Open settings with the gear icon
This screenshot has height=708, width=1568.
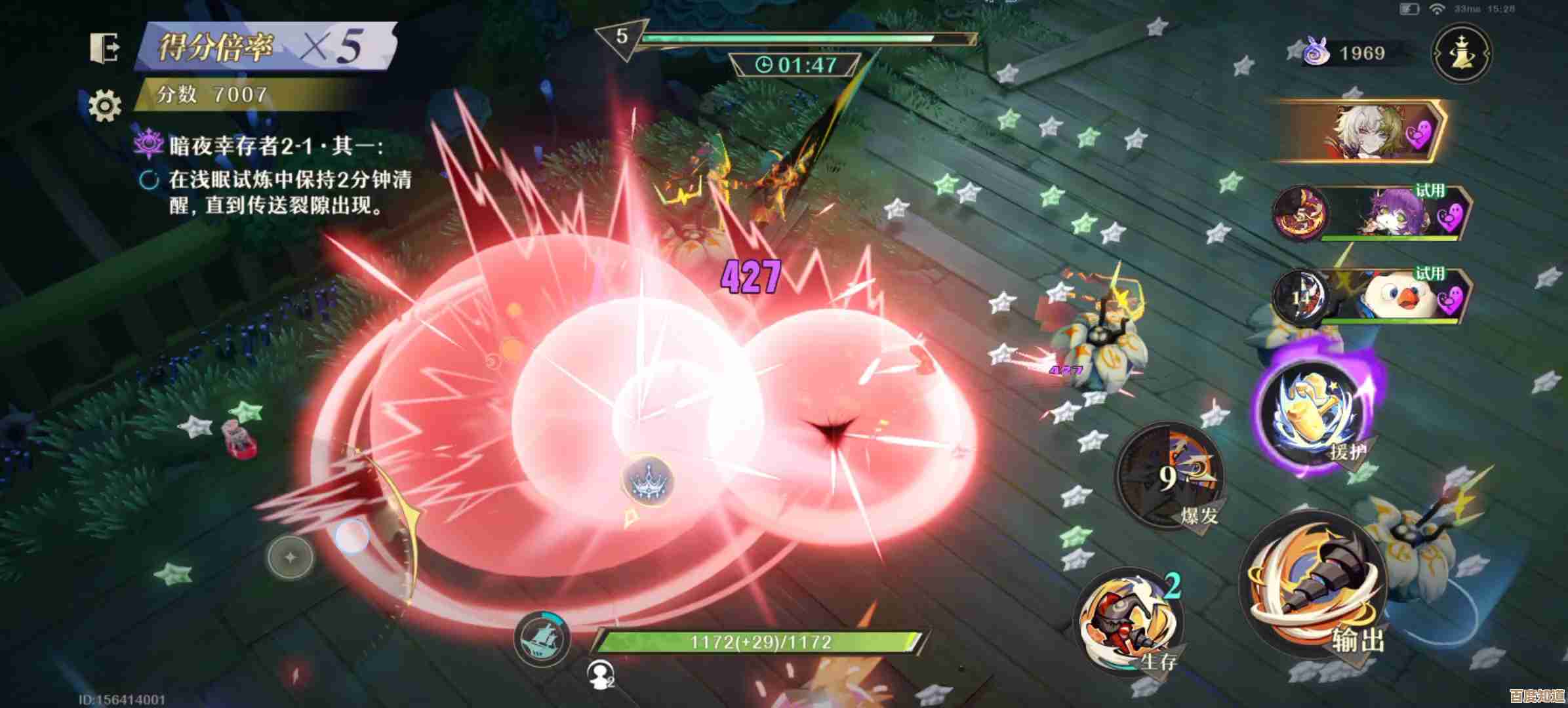coord(105,105)
